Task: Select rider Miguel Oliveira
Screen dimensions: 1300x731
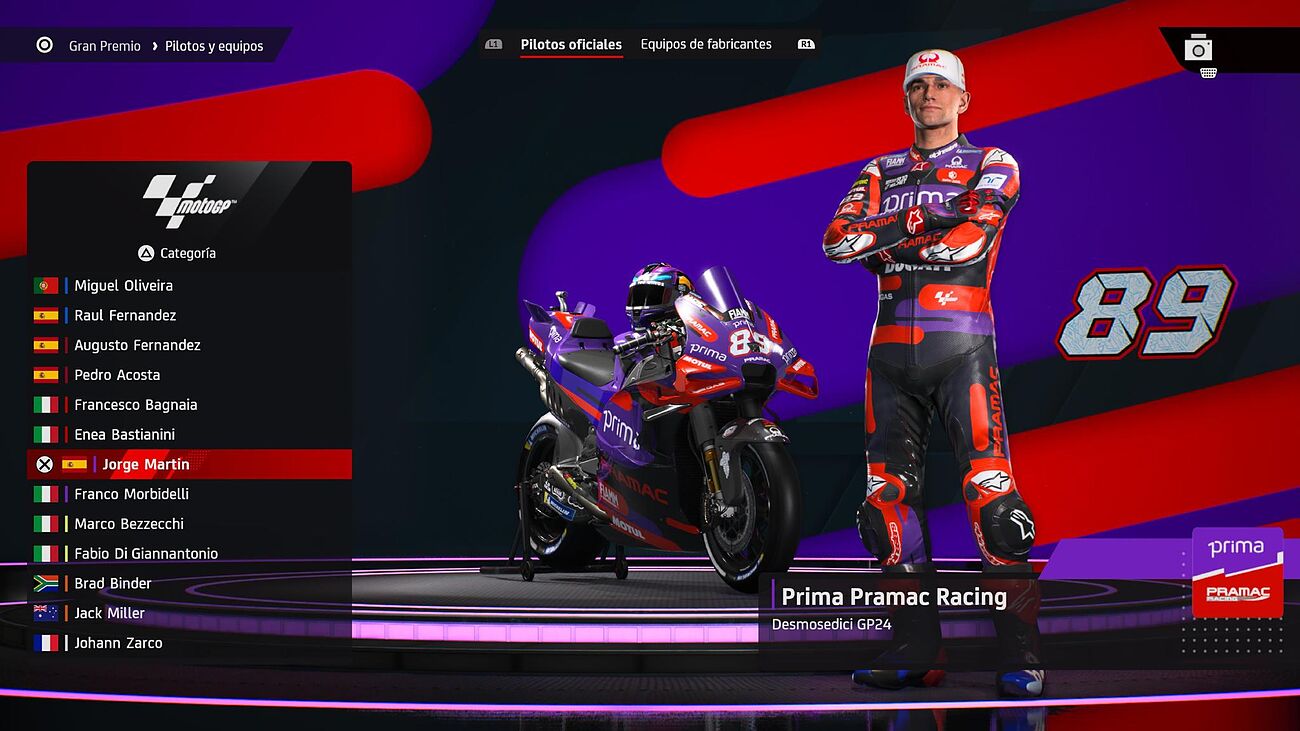Action: 123,286
